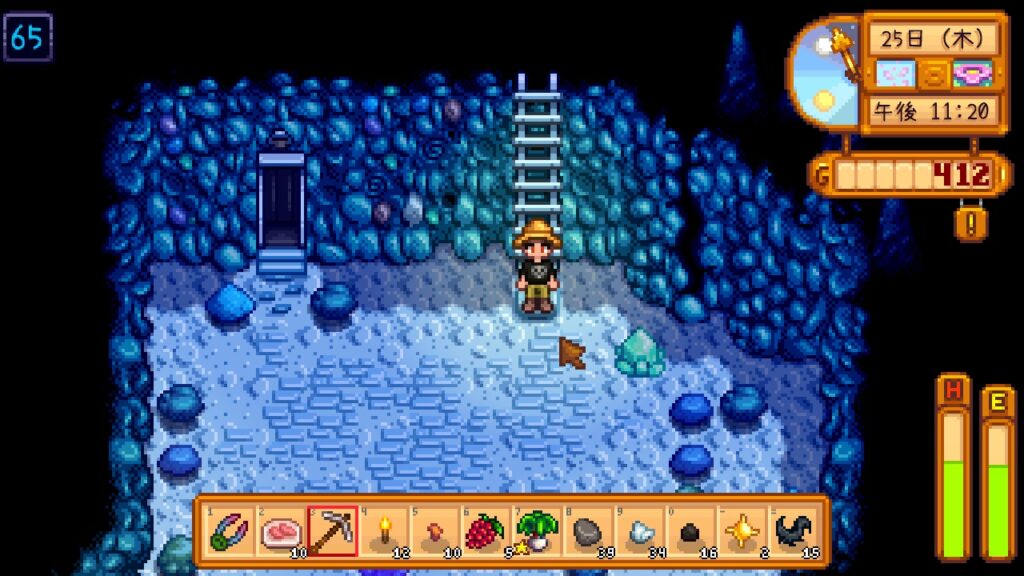
Task: Select the leafy white root vegetable slot
Action: pyautogui.click(x=537, y=530)
